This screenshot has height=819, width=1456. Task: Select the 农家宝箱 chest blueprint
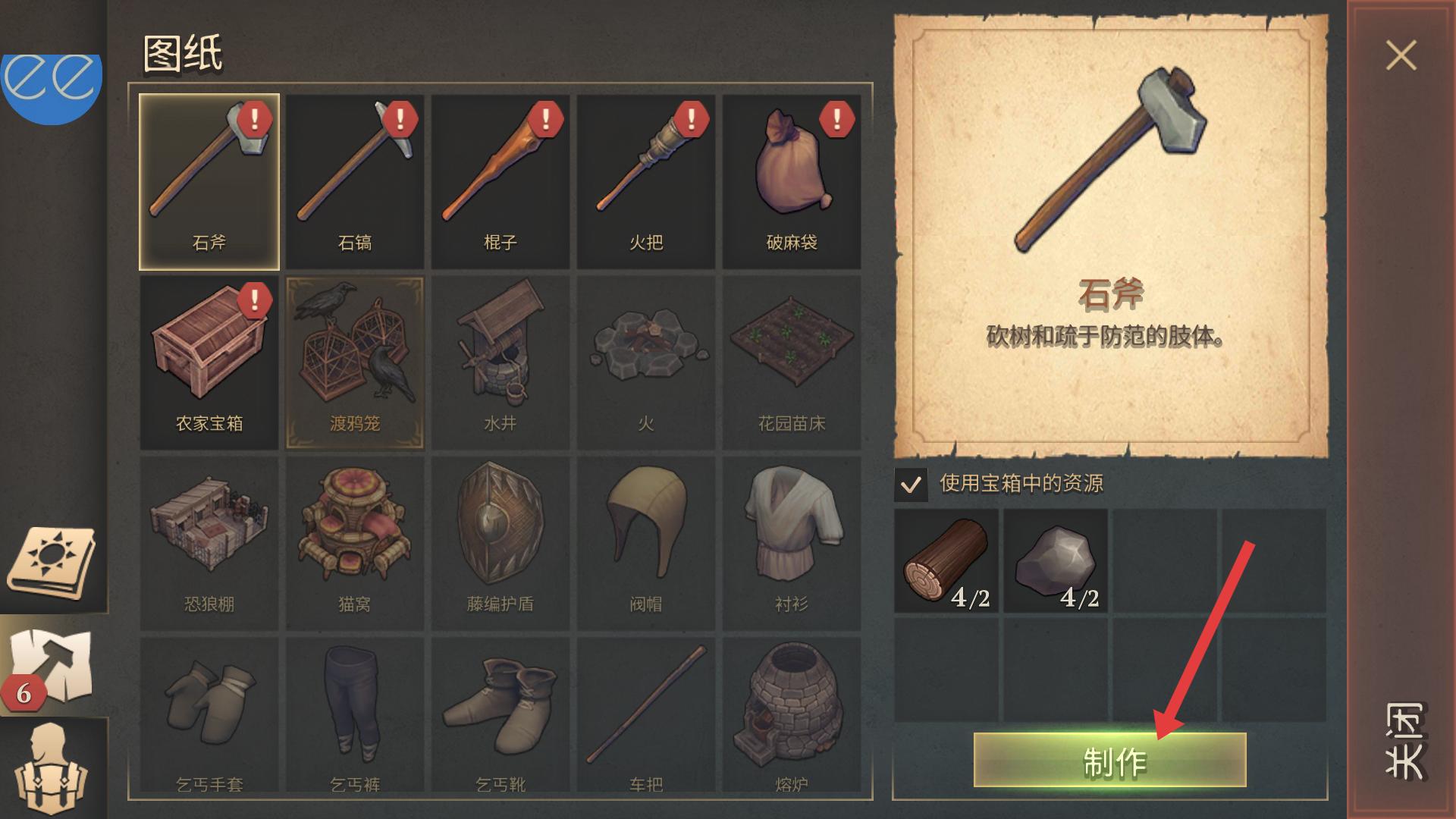click(x=209, y=362)
